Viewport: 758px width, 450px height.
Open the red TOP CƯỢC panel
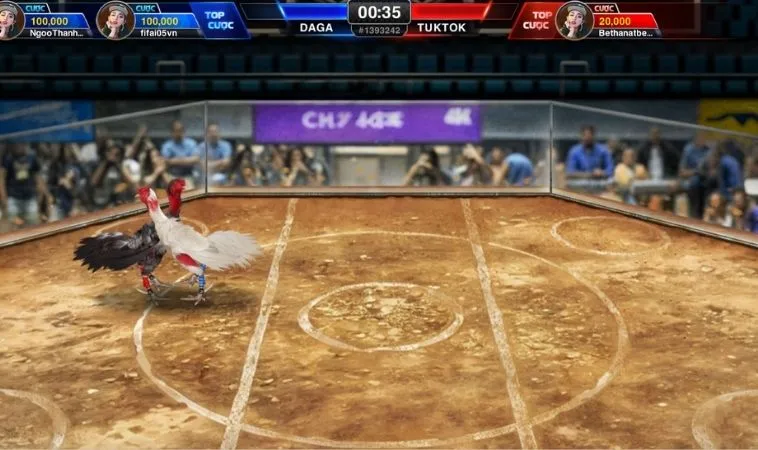click(x=538, y=19)
